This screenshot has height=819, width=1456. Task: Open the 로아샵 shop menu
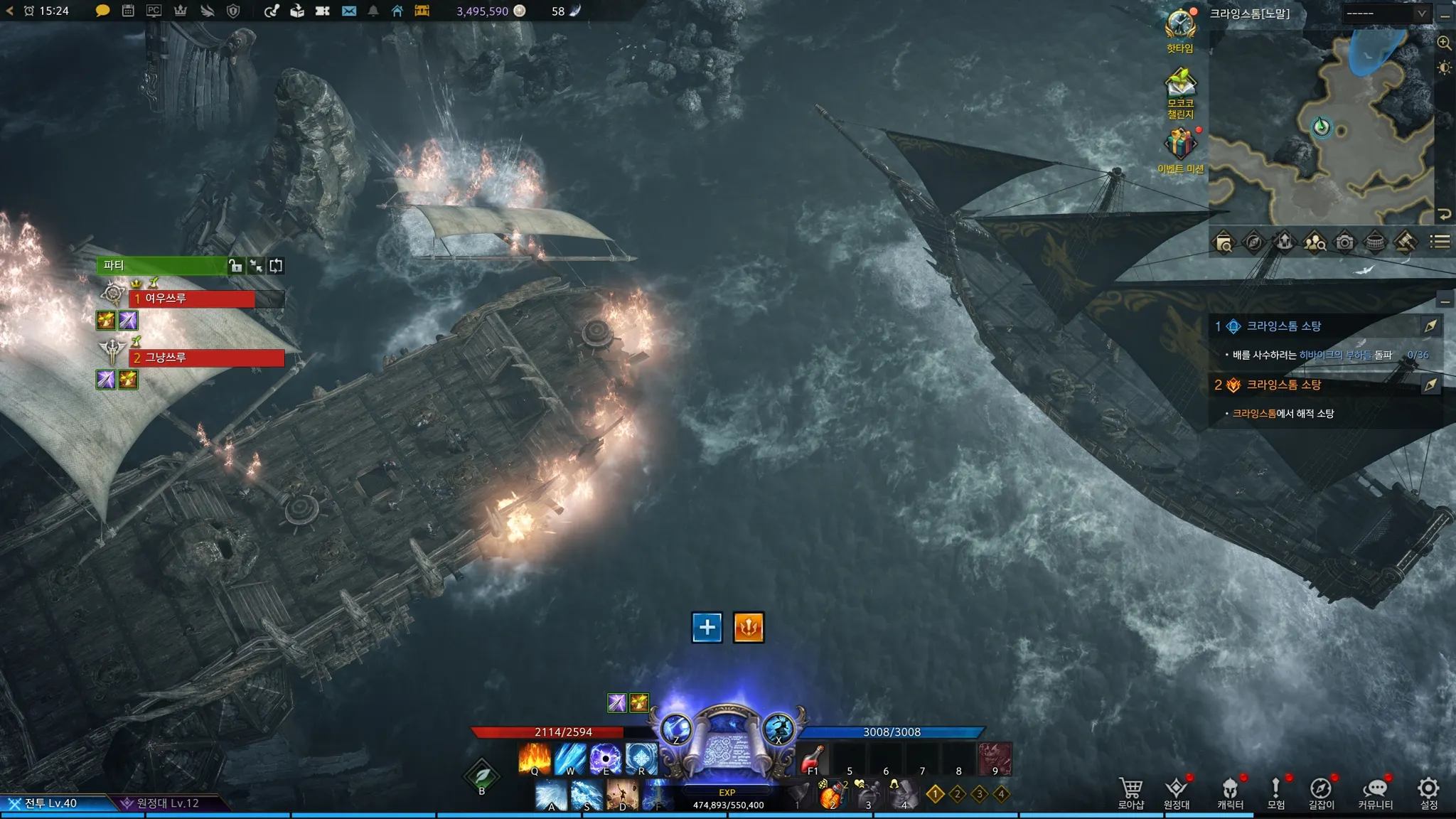click(x=1130, y=792)
